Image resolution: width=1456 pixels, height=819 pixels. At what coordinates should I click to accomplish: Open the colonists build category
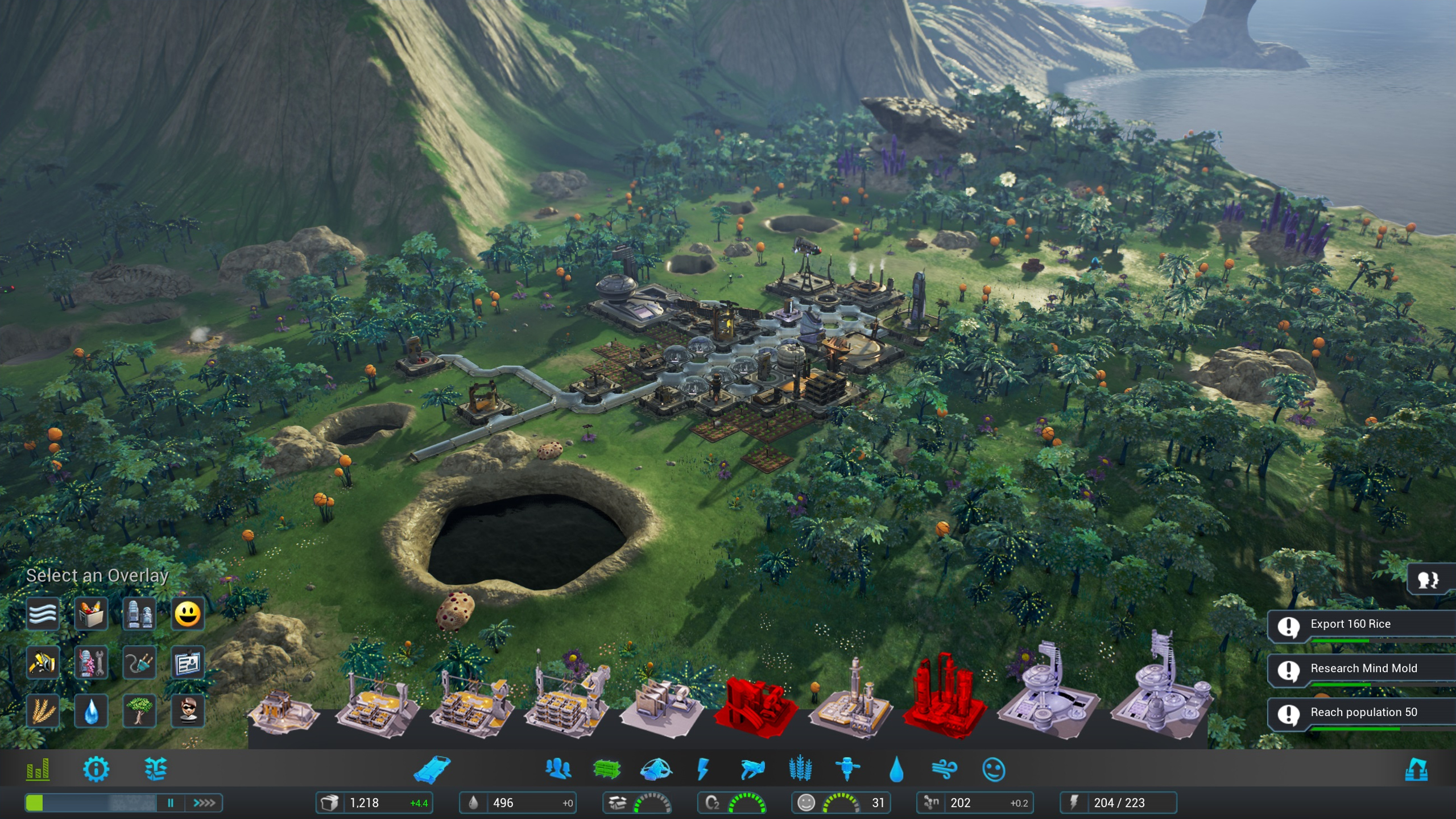[x=558, y=770]
